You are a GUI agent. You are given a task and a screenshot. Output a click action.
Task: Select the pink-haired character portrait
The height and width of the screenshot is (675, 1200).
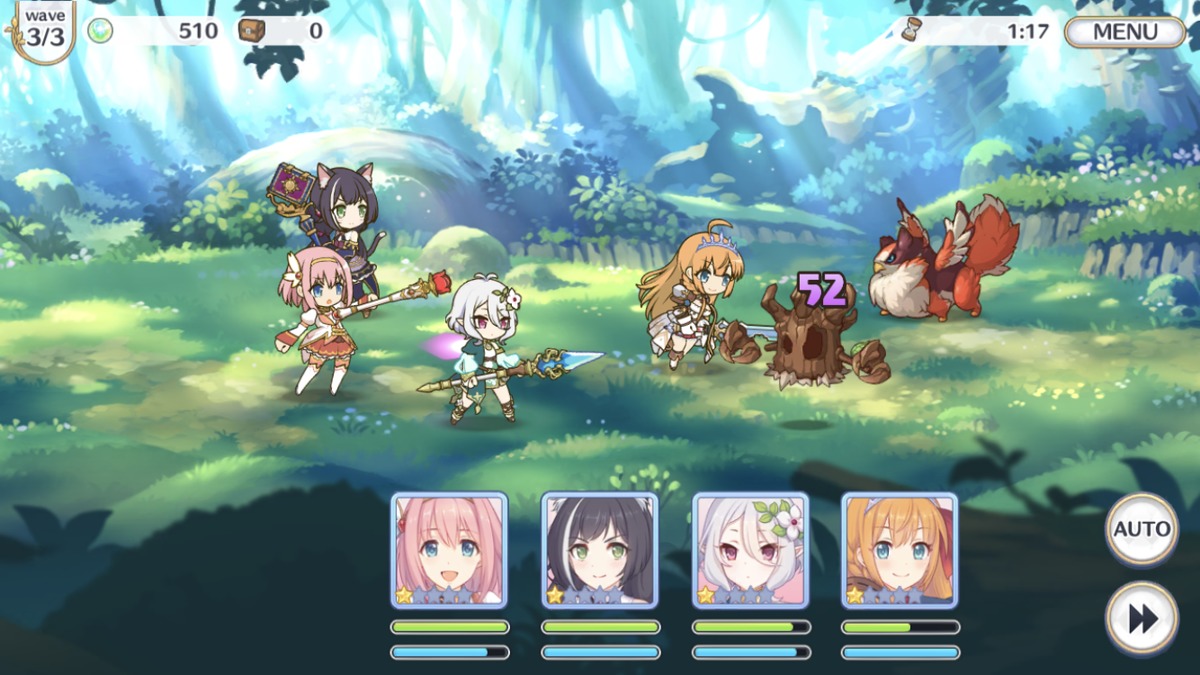[449, 550]
